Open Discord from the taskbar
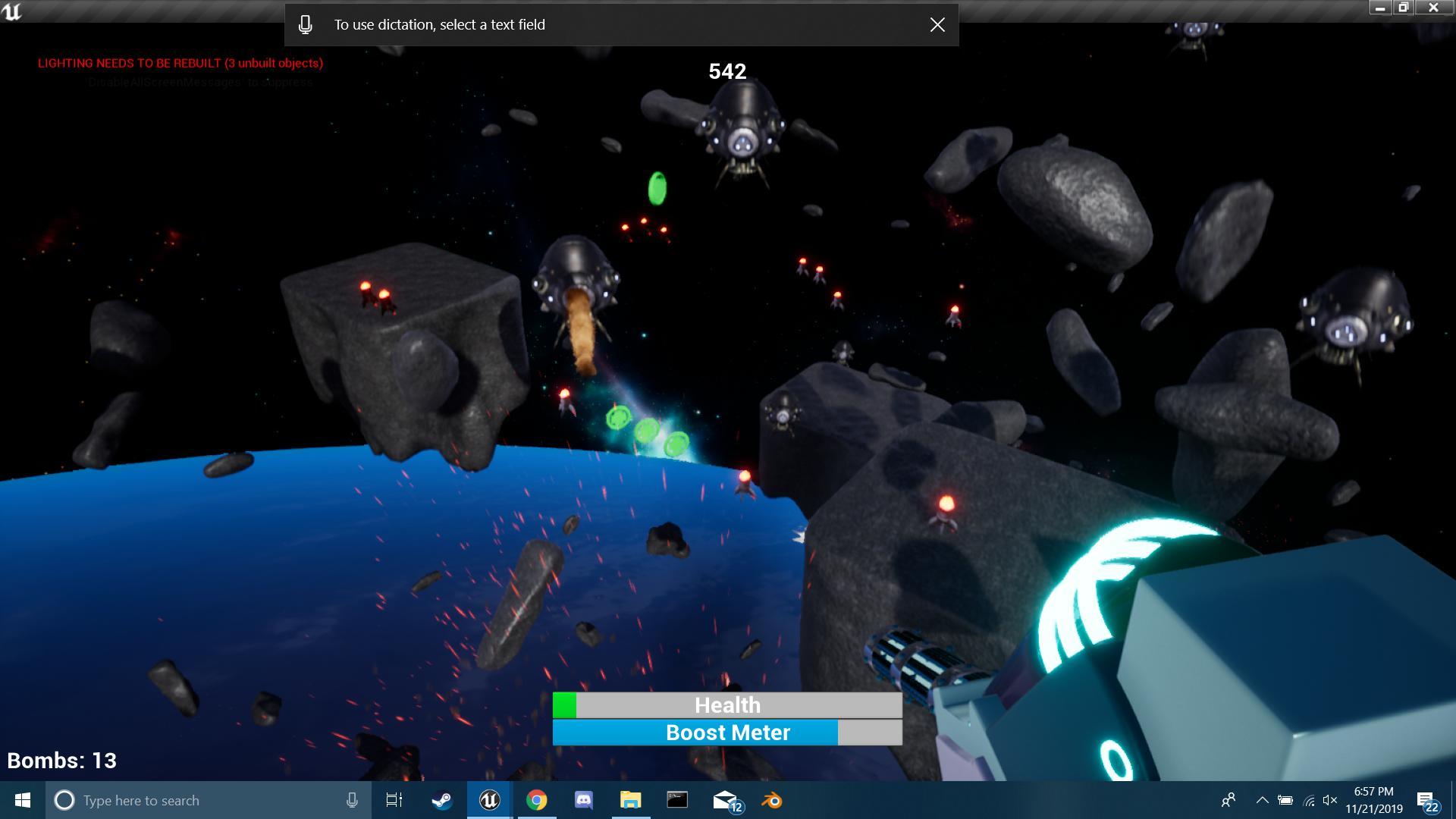Image resolution: width=1456 pixels, height=819 pixels. (584, 800)
